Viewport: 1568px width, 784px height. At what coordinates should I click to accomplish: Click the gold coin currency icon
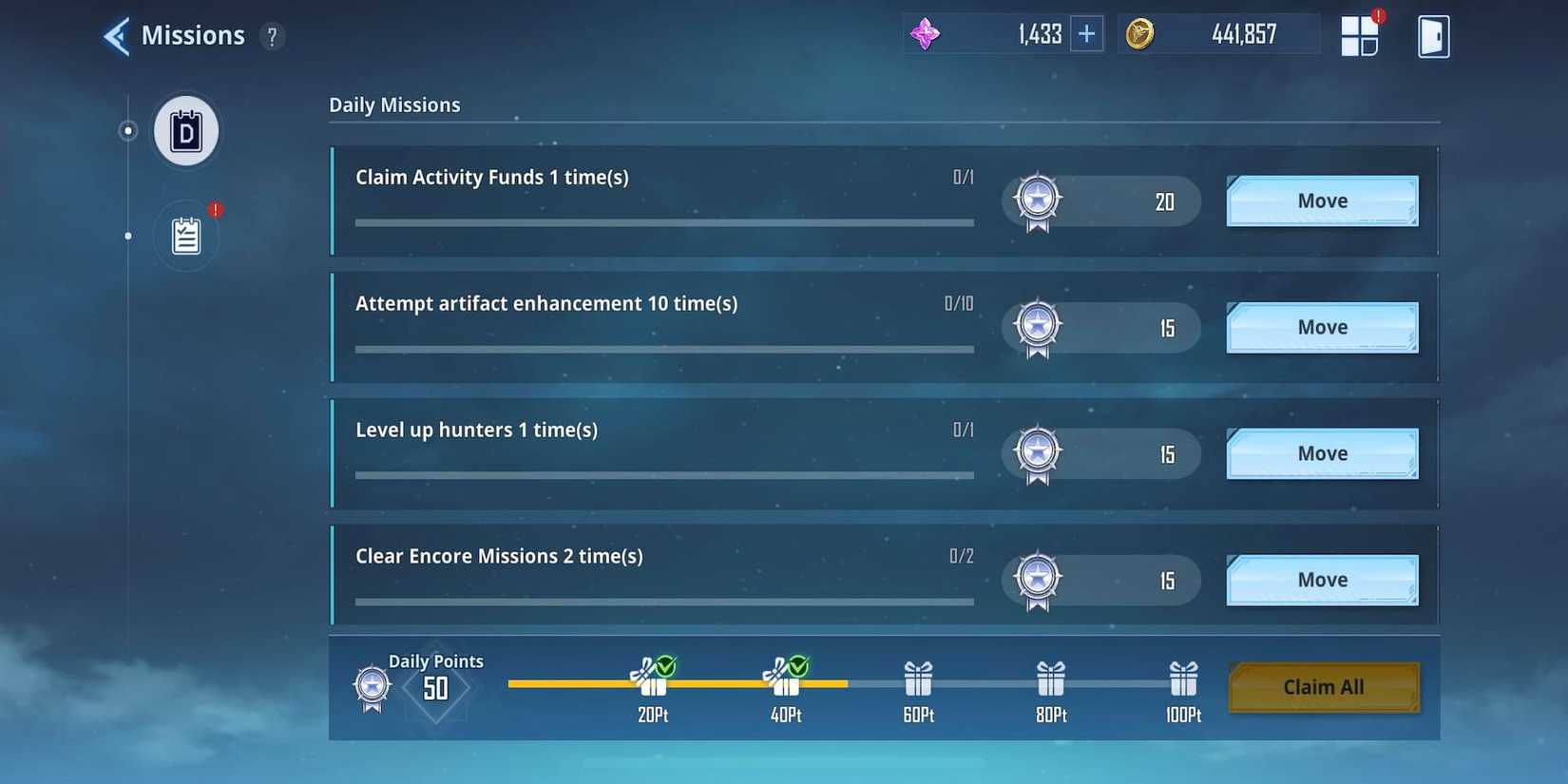click(1139, 32)
